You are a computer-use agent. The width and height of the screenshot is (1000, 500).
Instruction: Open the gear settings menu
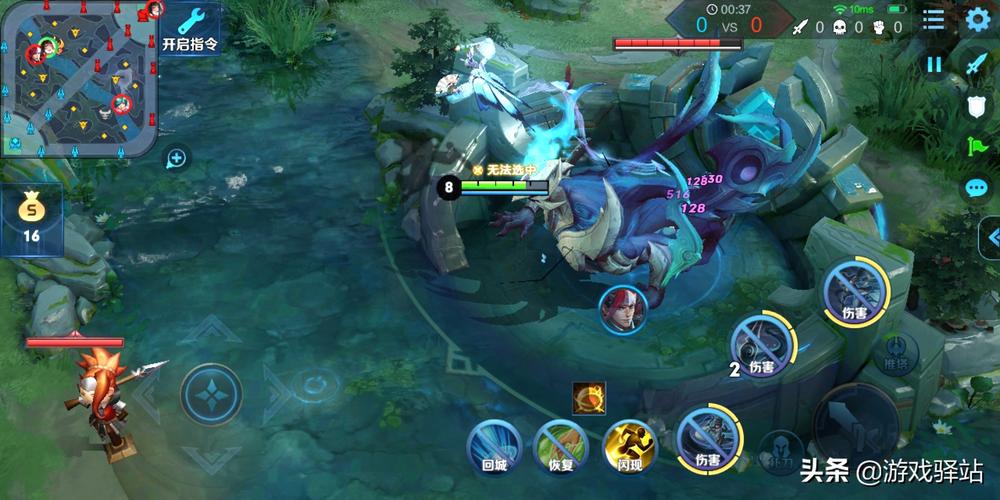(976, 20)
